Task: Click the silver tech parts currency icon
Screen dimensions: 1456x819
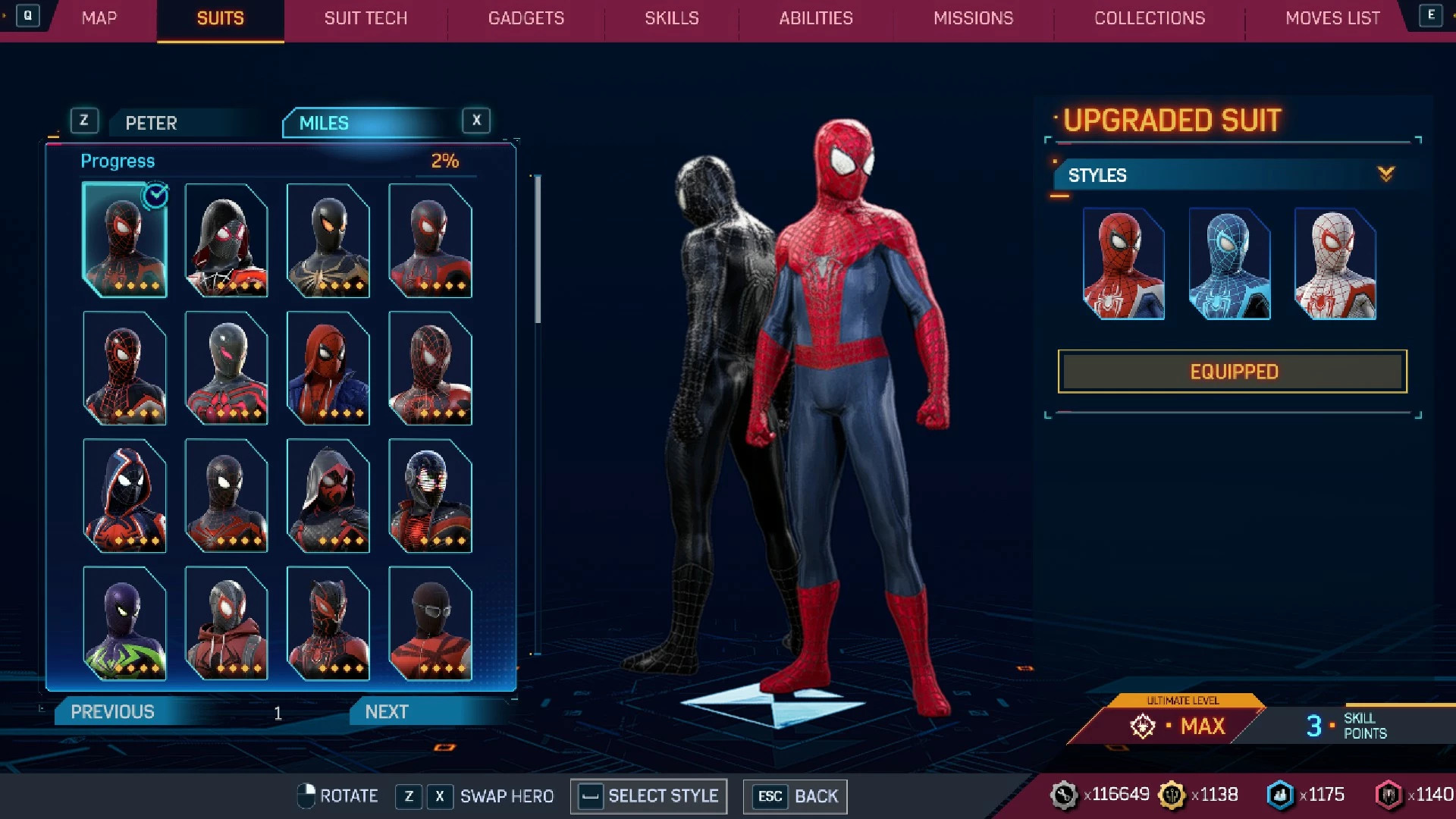Action: pos(1065,794)
